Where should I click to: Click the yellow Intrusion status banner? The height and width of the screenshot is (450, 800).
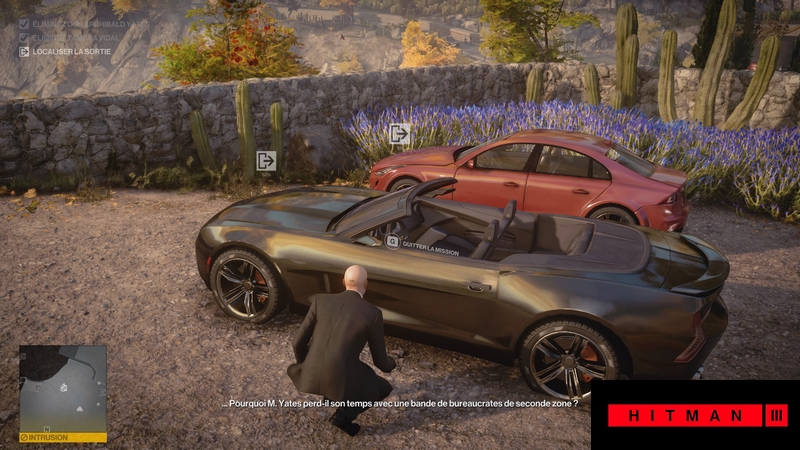63,437
